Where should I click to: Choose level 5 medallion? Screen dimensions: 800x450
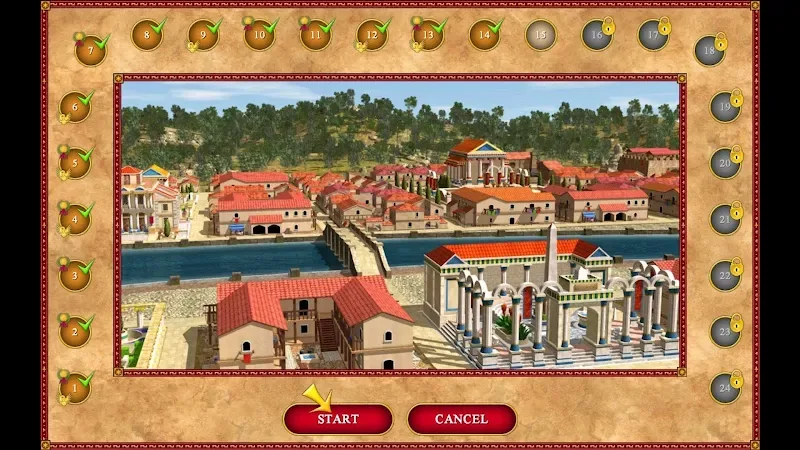(x=74, y=163)
